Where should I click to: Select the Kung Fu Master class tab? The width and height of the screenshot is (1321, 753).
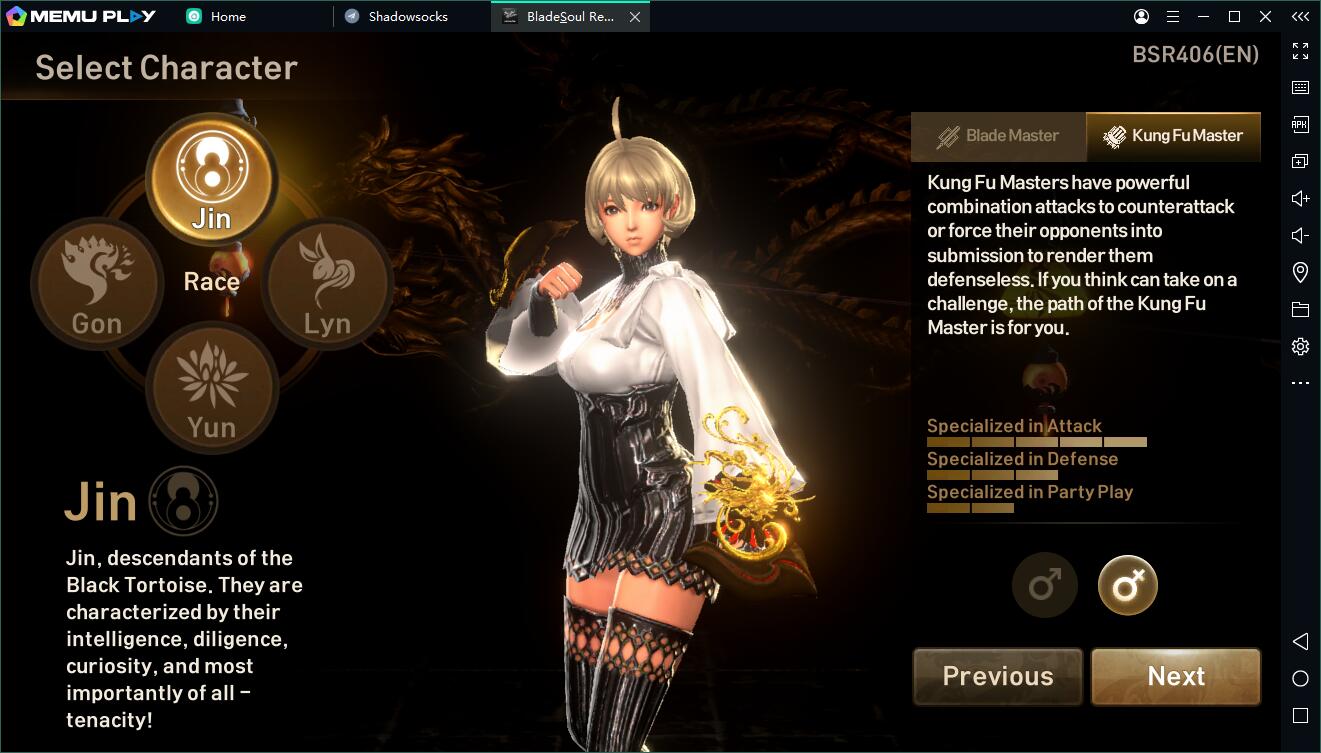pyautogui.click(x=1173, y=136)
